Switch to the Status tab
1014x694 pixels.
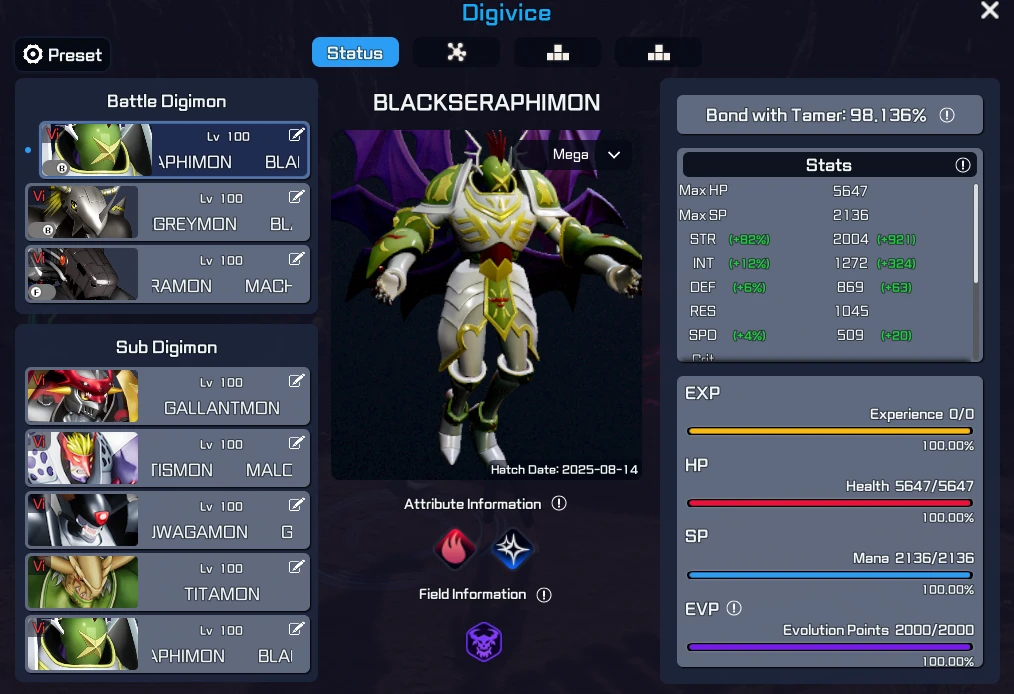[355, 53]
